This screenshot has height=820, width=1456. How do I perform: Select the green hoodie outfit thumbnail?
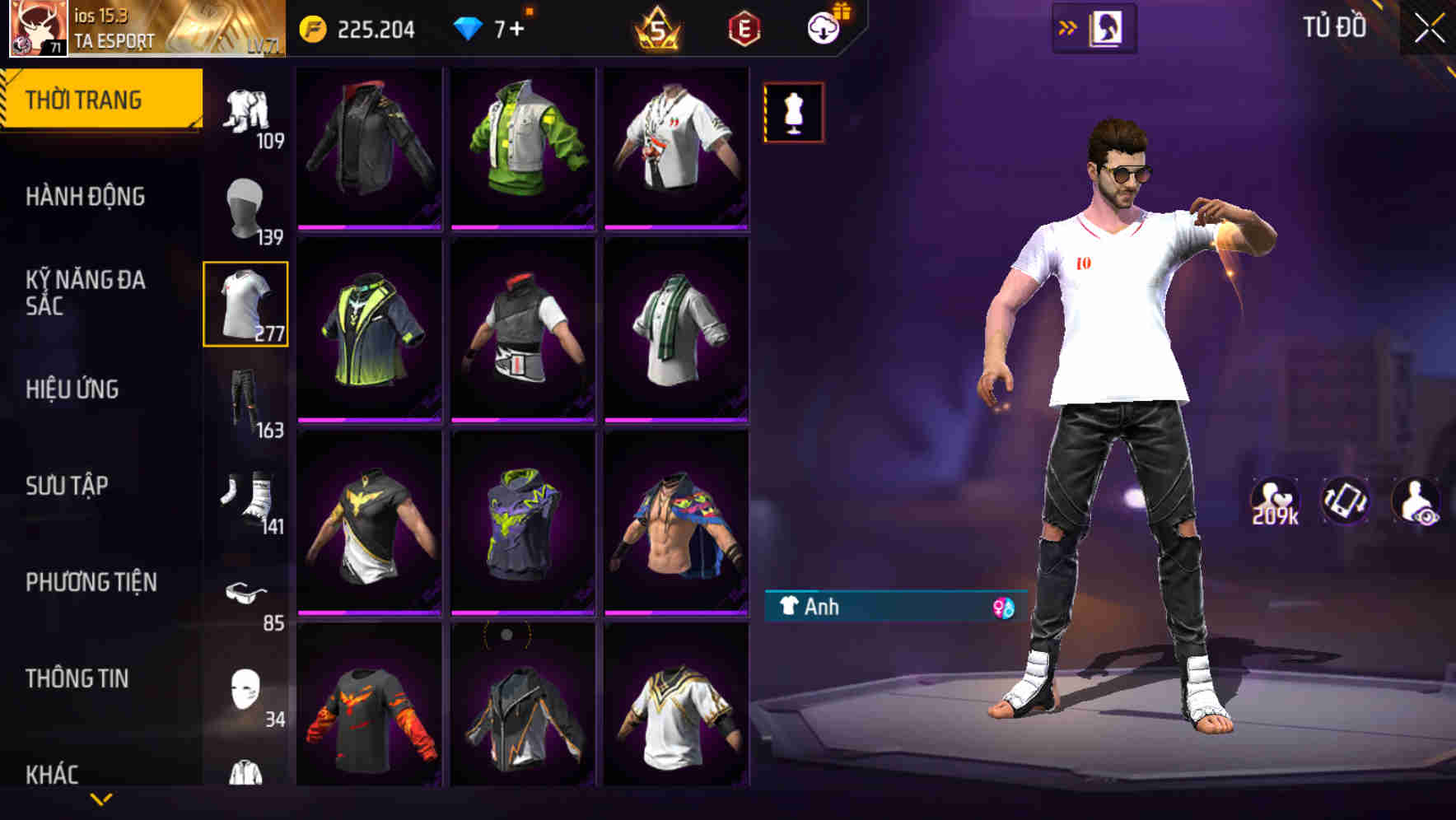click(x=524, y=148)
